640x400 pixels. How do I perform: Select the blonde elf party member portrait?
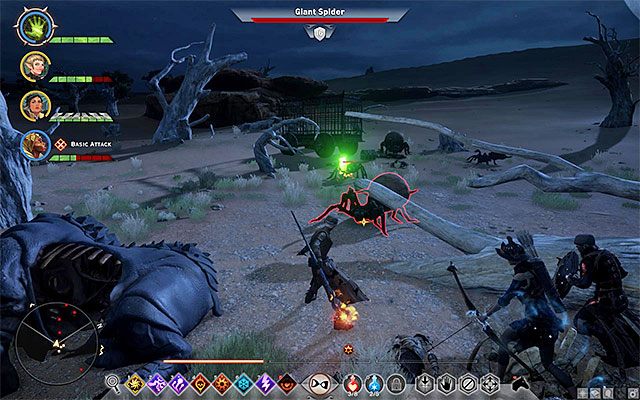click(x=34, y=67)
